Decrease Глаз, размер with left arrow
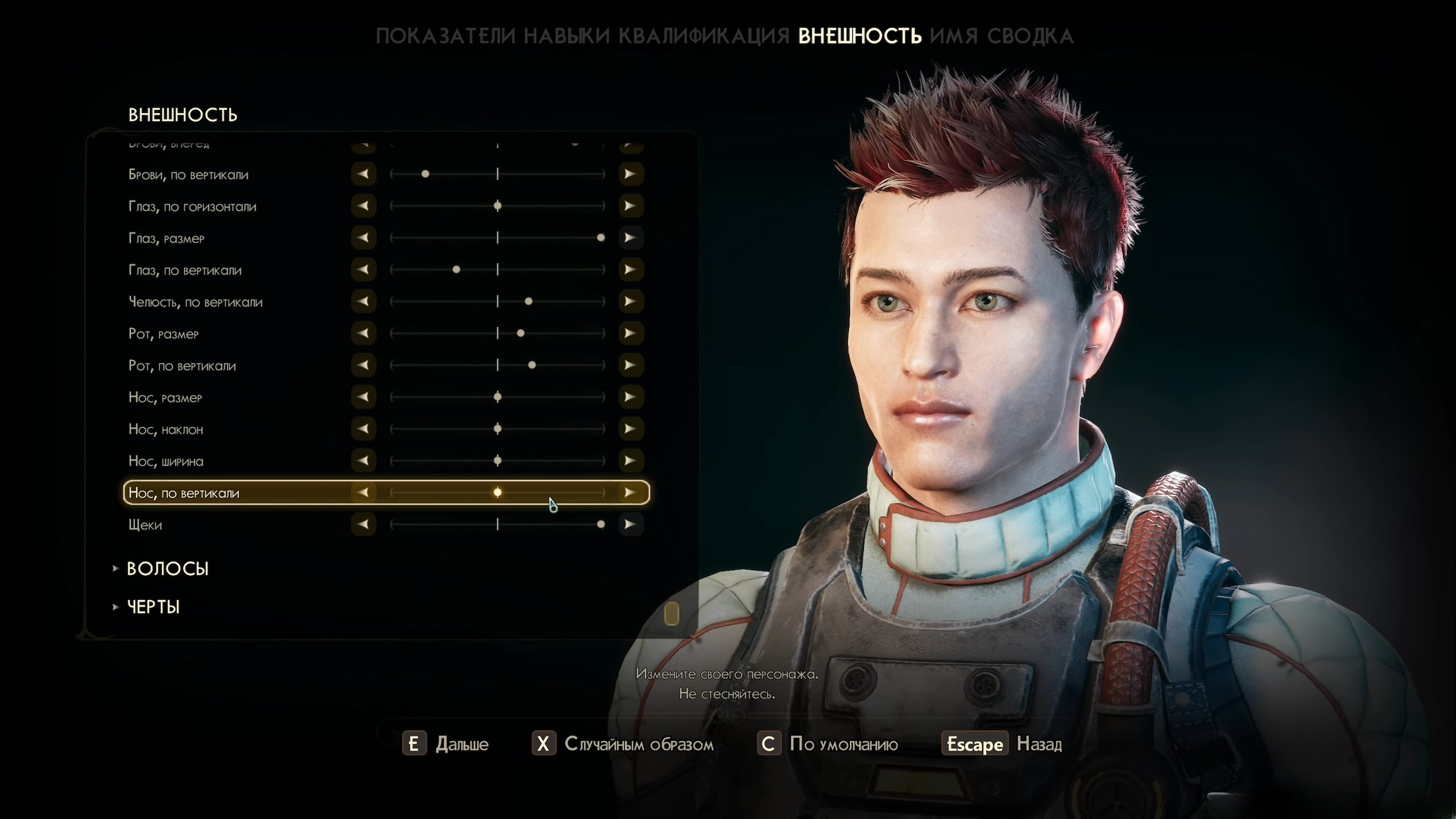The height and width of the screenshot is (819, 1456). (363, 238)
